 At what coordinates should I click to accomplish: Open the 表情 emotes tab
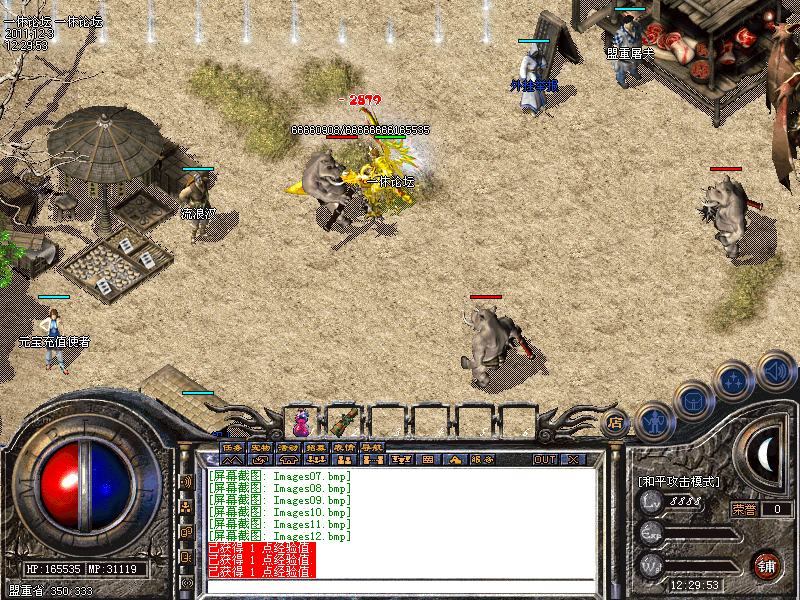(344, 447)
